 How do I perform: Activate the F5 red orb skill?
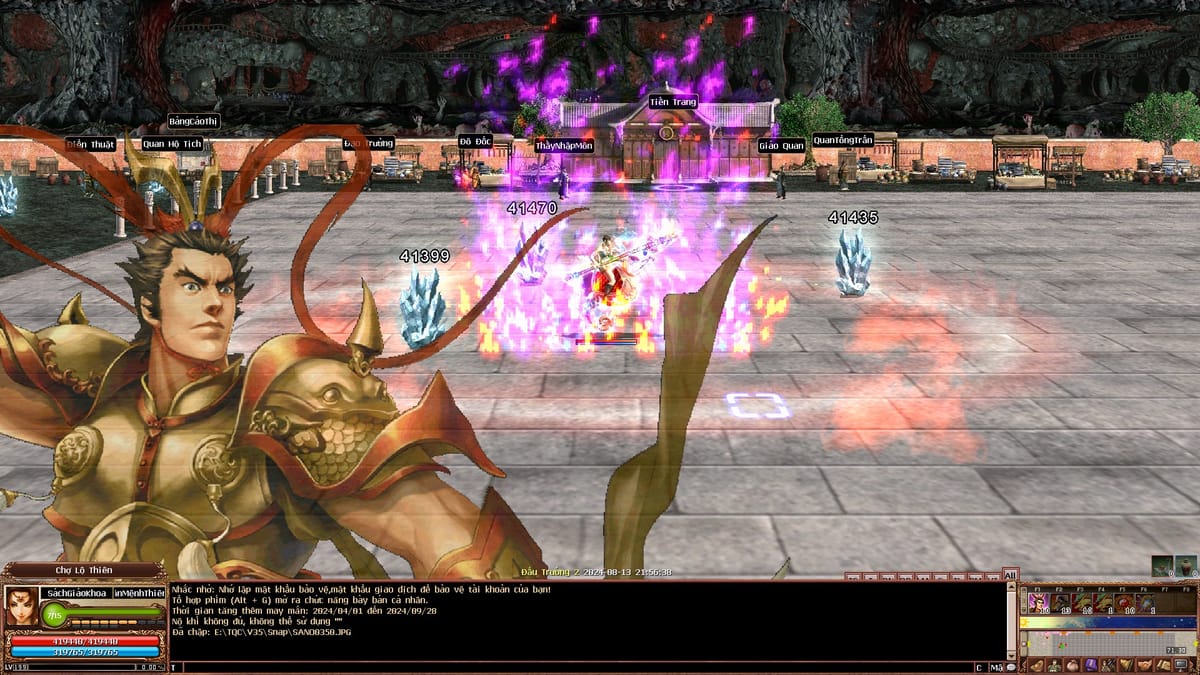coord(1124,603)
